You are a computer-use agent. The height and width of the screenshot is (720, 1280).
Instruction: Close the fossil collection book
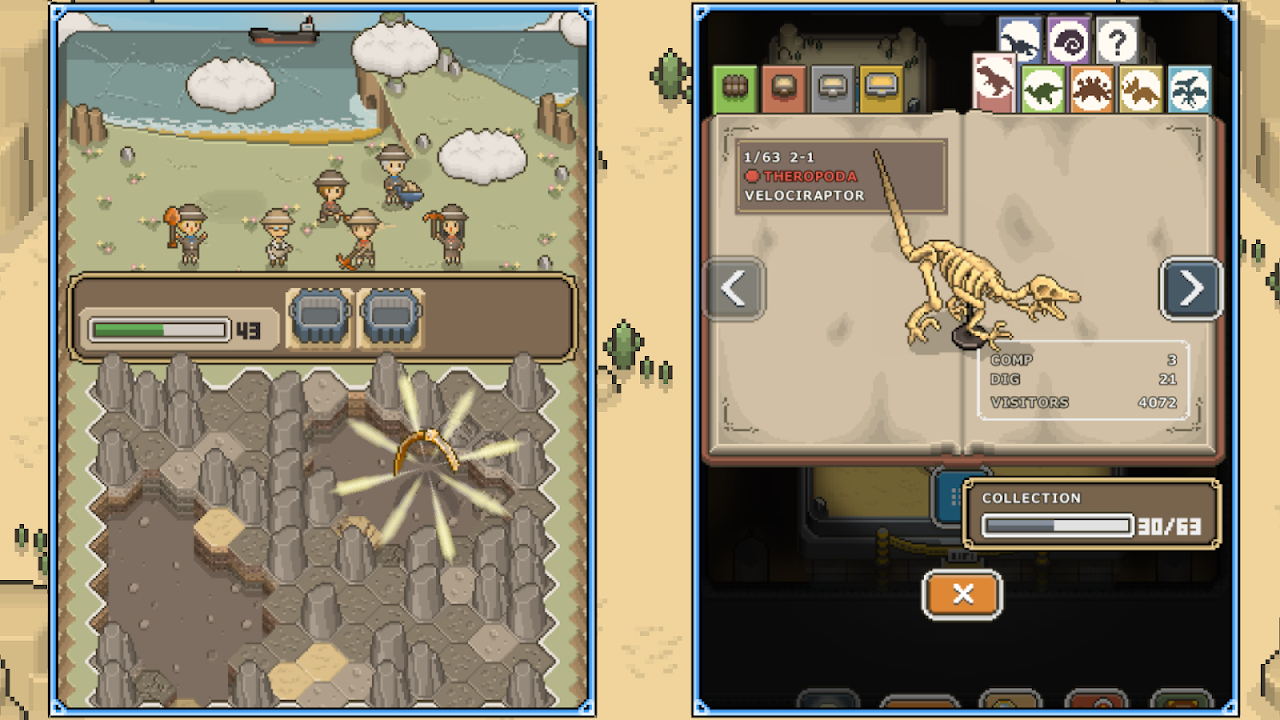click(962, 595)
